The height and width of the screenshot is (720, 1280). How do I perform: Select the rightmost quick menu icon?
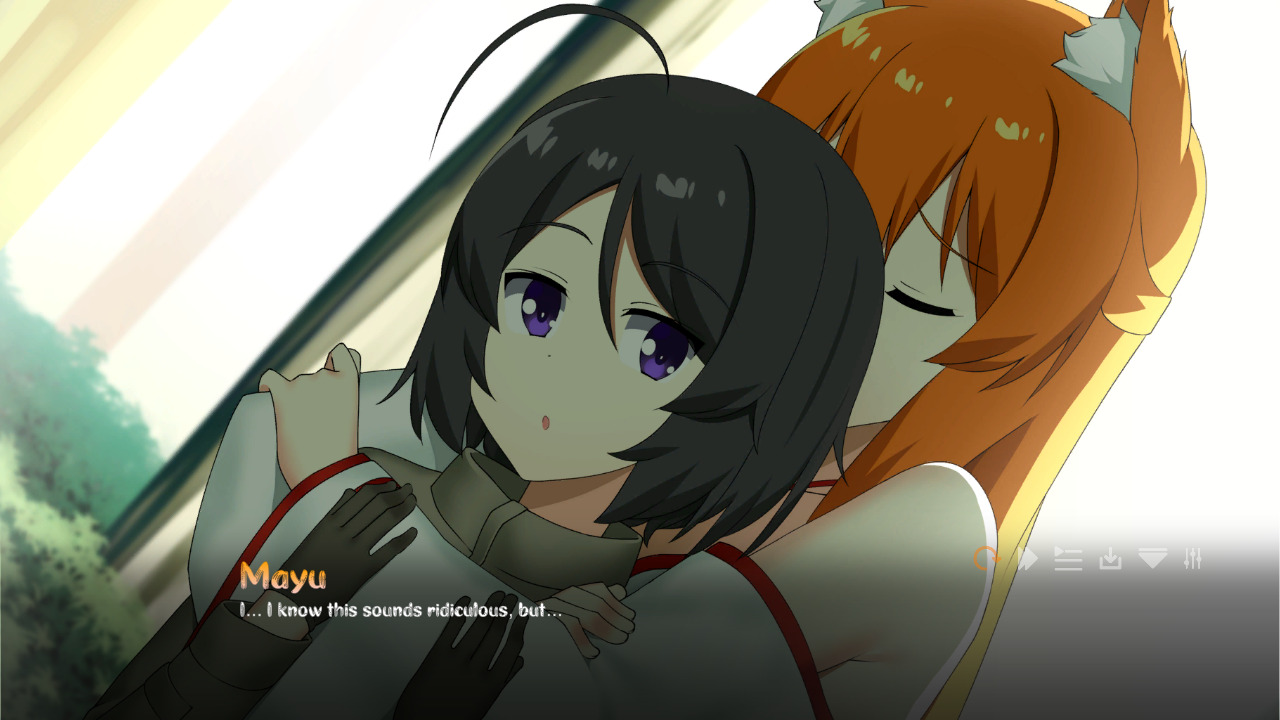pyautogui.click(x=1194, y=560)
